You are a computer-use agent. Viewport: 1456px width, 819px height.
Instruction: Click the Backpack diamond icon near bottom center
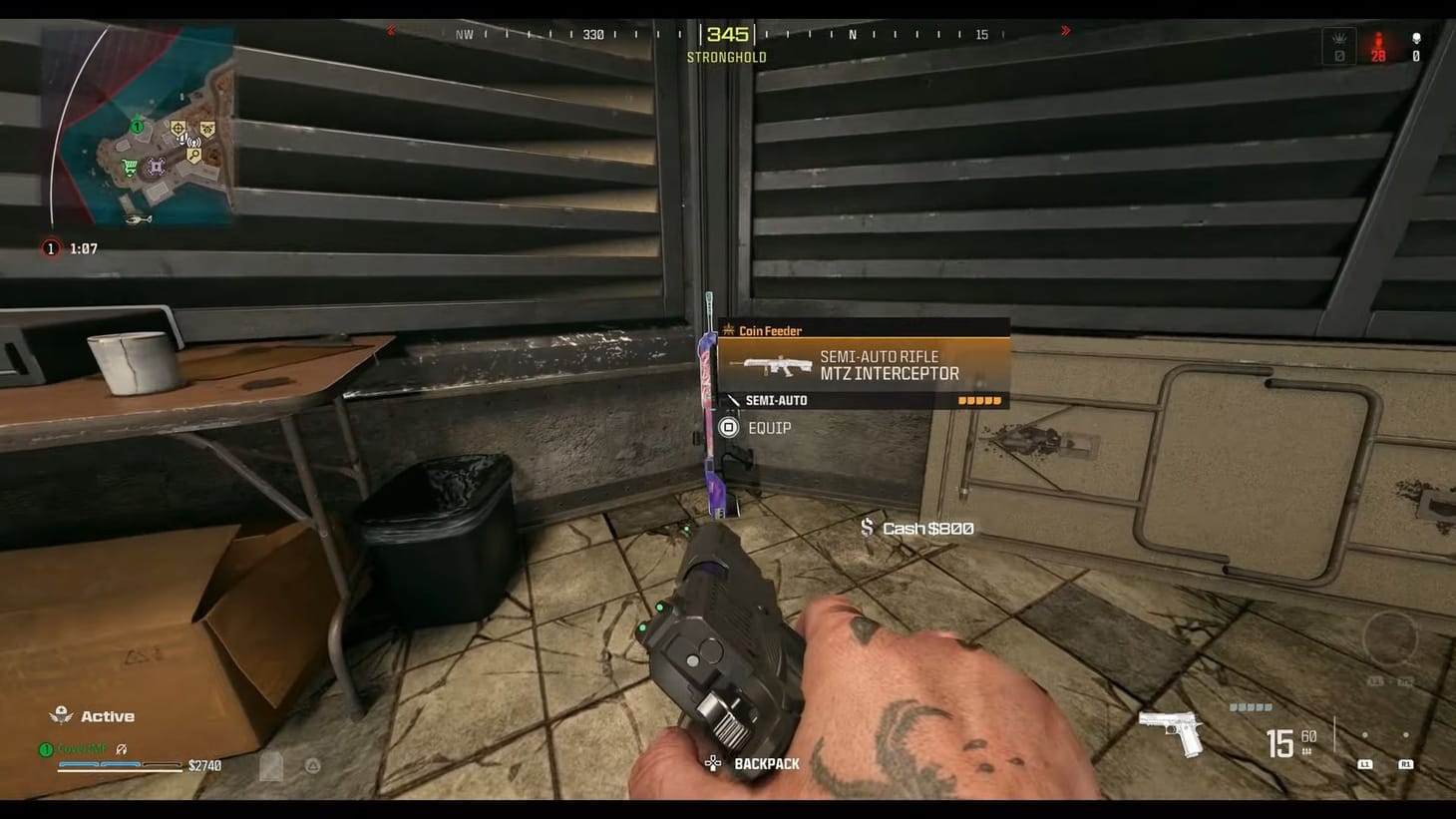pyautogui.click(x=712, y=763)
